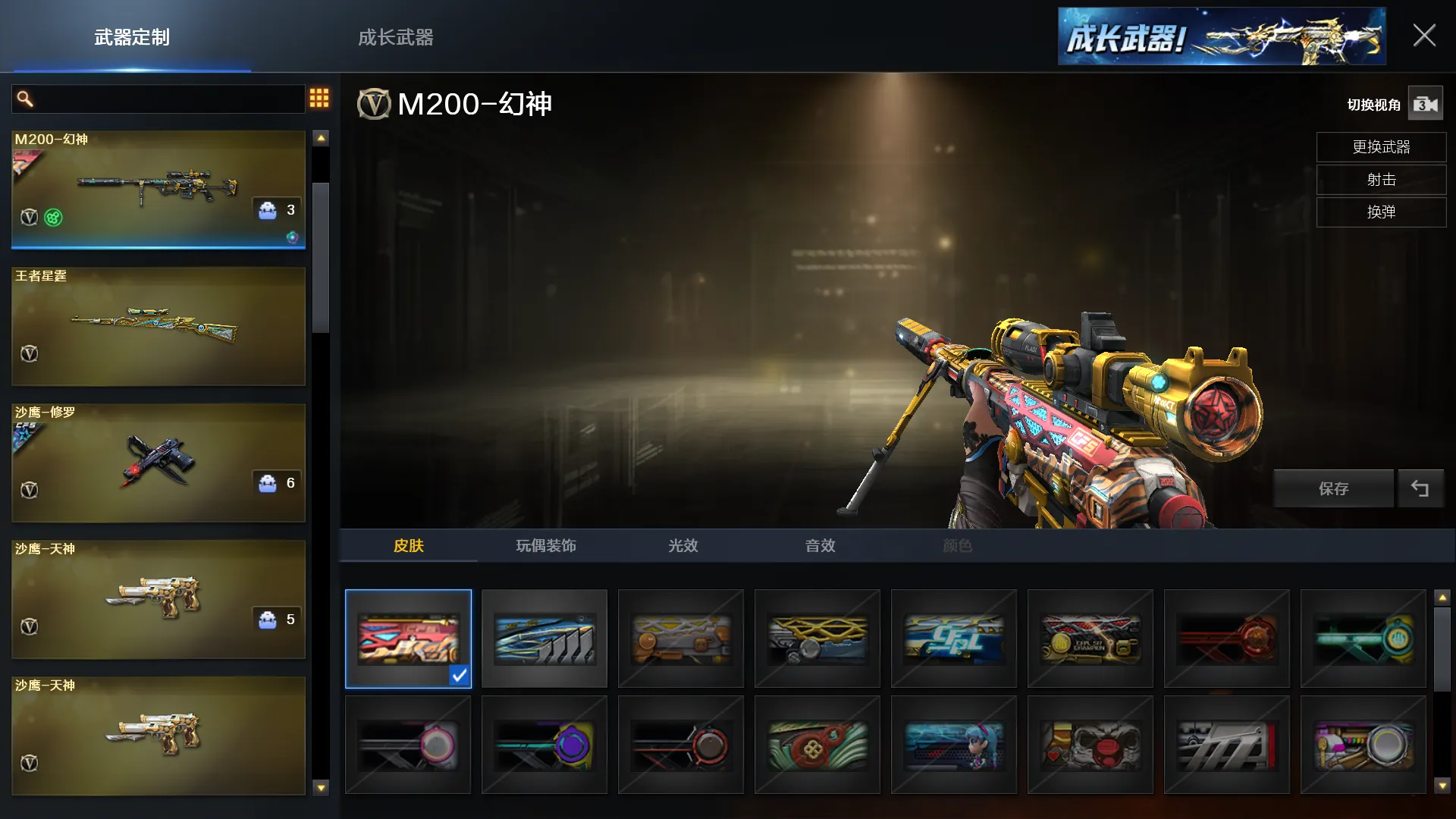This screenshot has width=1456, height=819.
Task: Click the weapon search field
Action: pos(163,99)
